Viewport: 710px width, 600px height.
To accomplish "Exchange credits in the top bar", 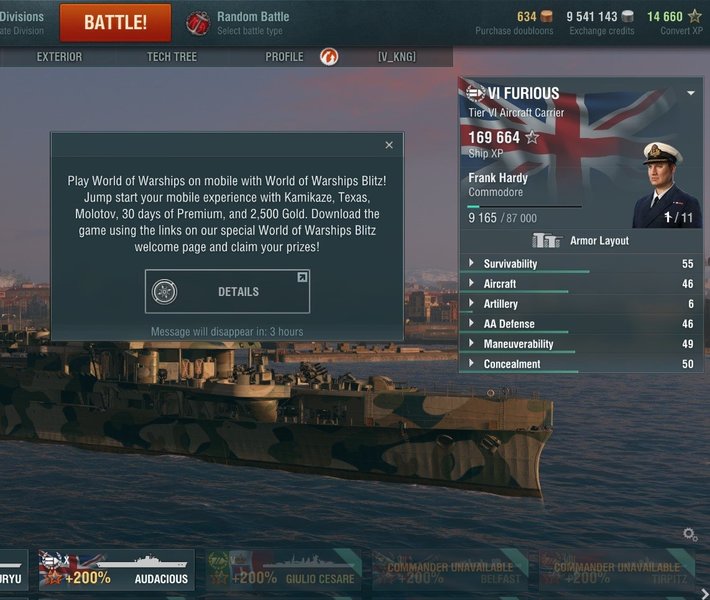I will [x=601, y=22].
